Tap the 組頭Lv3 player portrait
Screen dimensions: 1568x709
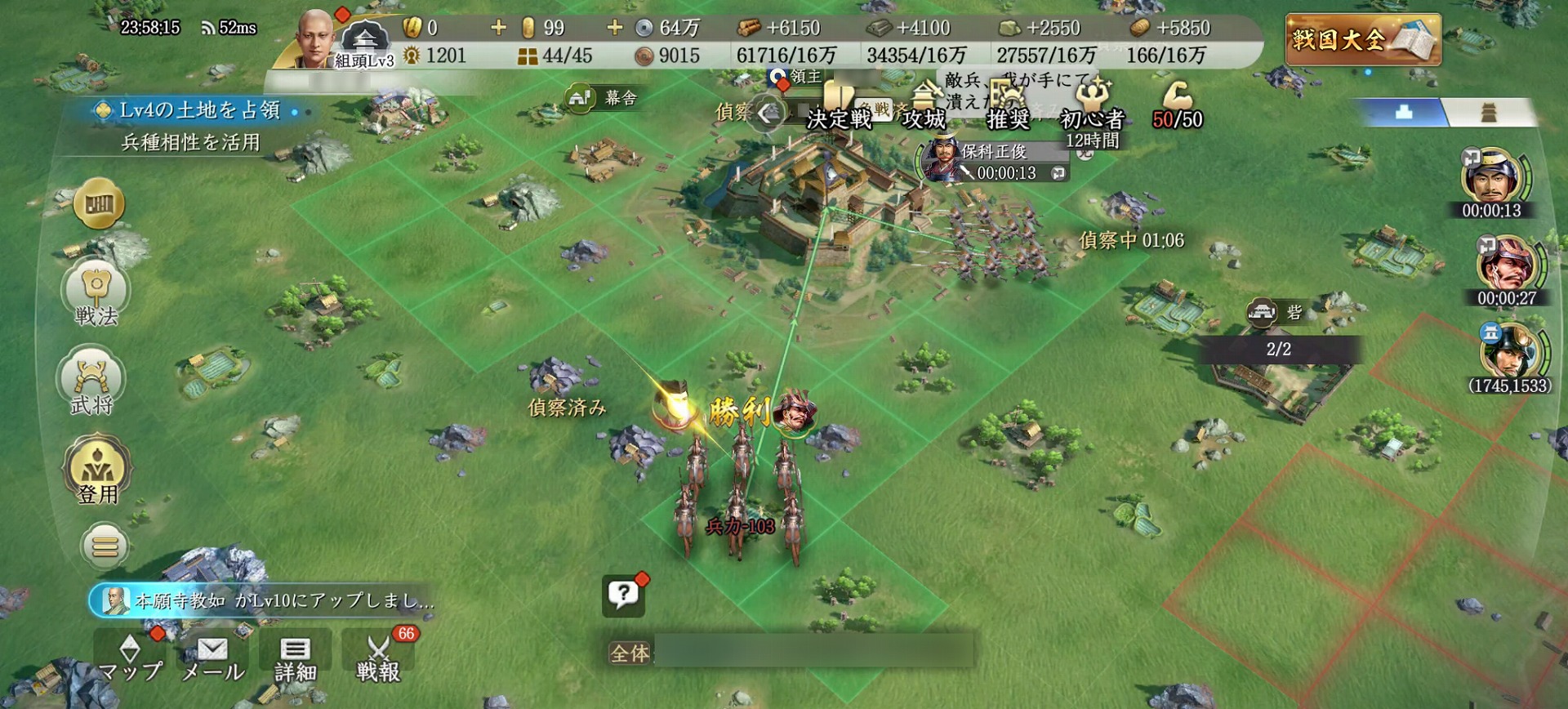point(316,39)
